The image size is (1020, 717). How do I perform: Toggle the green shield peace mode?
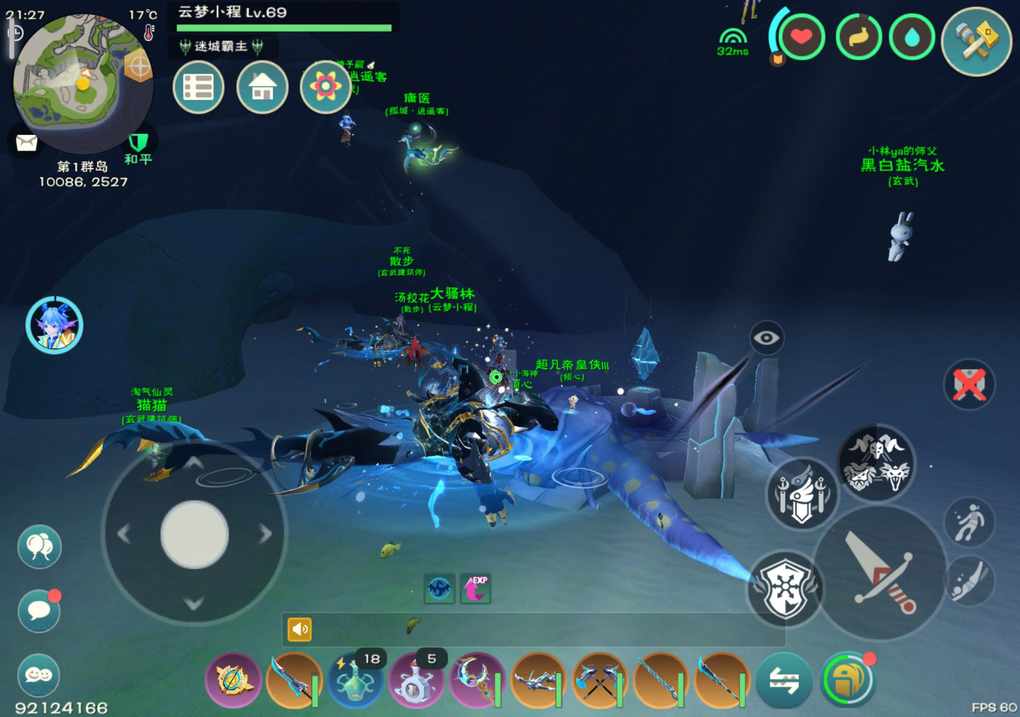pos(138,142)
